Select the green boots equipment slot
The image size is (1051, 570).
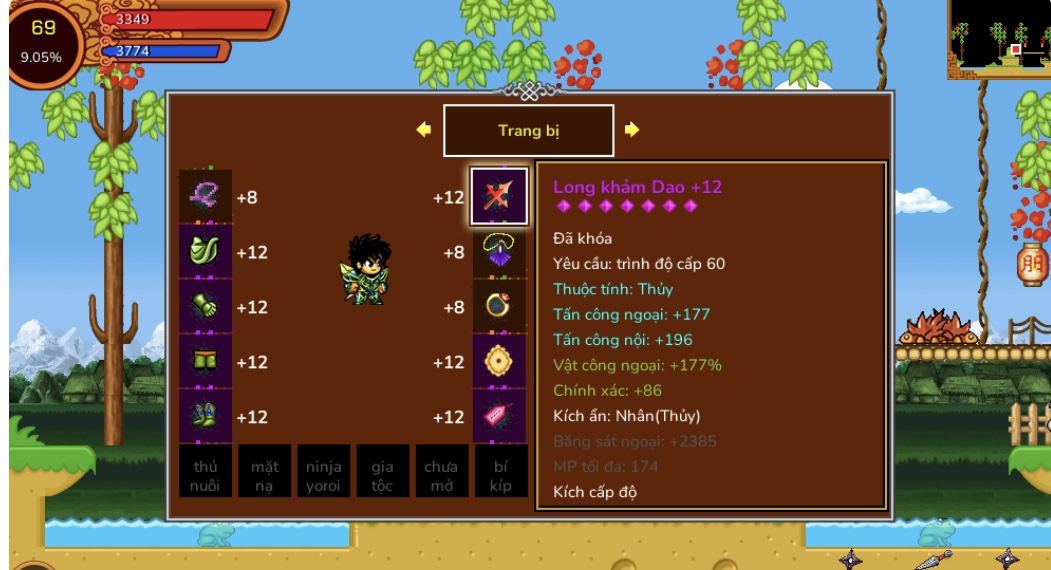(x=205, y=417)
